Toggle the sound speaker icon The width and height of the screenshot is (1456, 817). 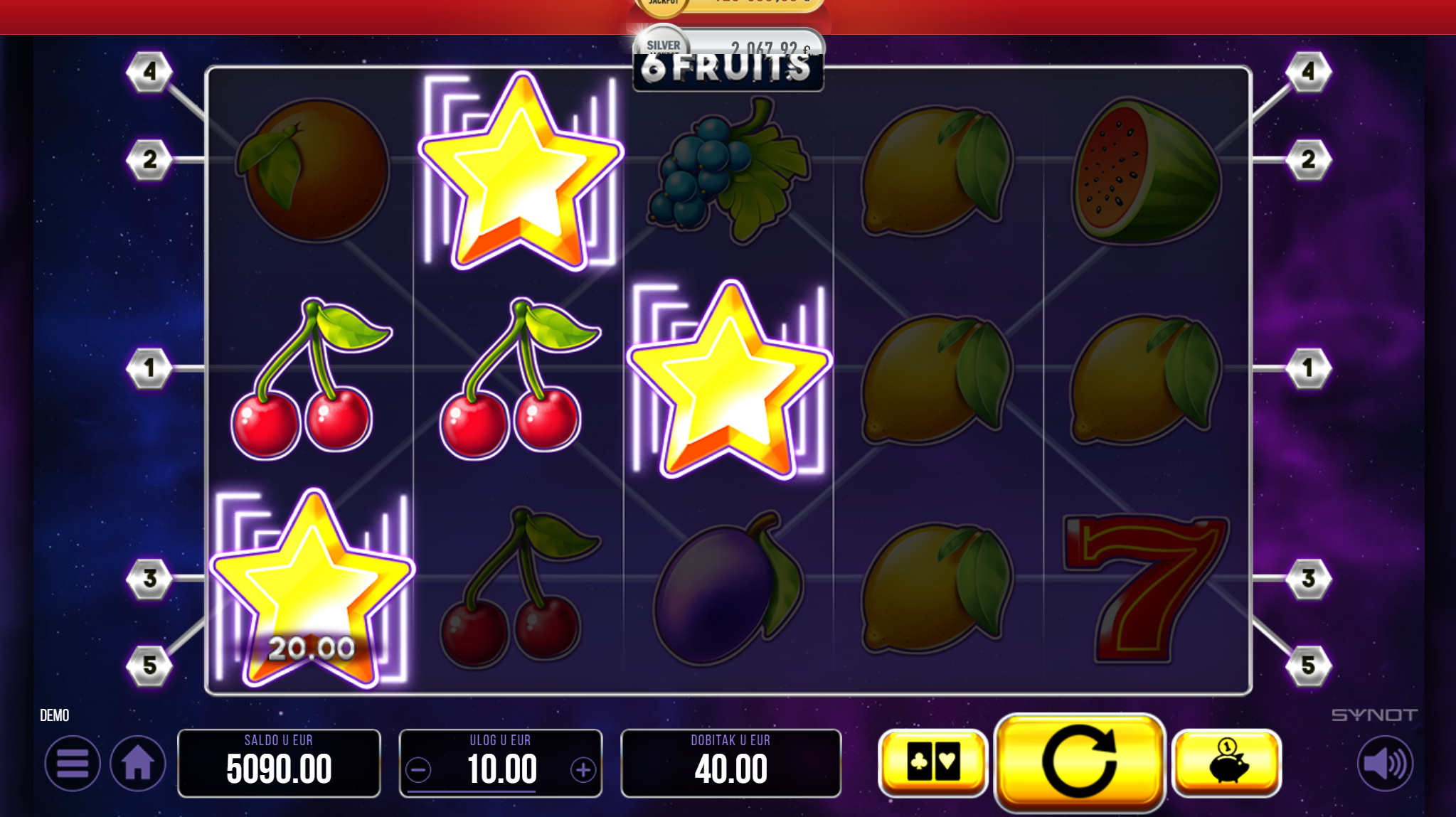pyautogui.click(x=1384, y=764)
